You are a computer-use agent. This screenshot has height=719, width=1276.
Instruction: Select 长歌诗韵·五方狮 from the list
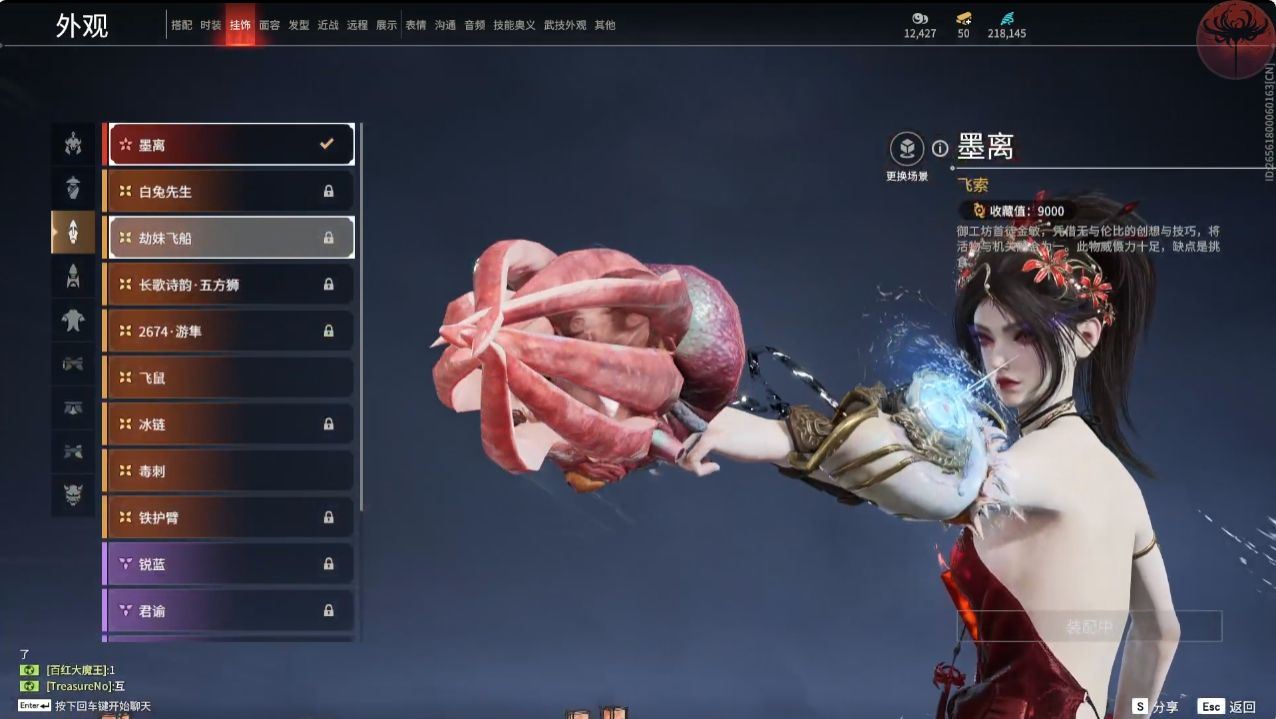pyautogui.click(x=230, y=284)
